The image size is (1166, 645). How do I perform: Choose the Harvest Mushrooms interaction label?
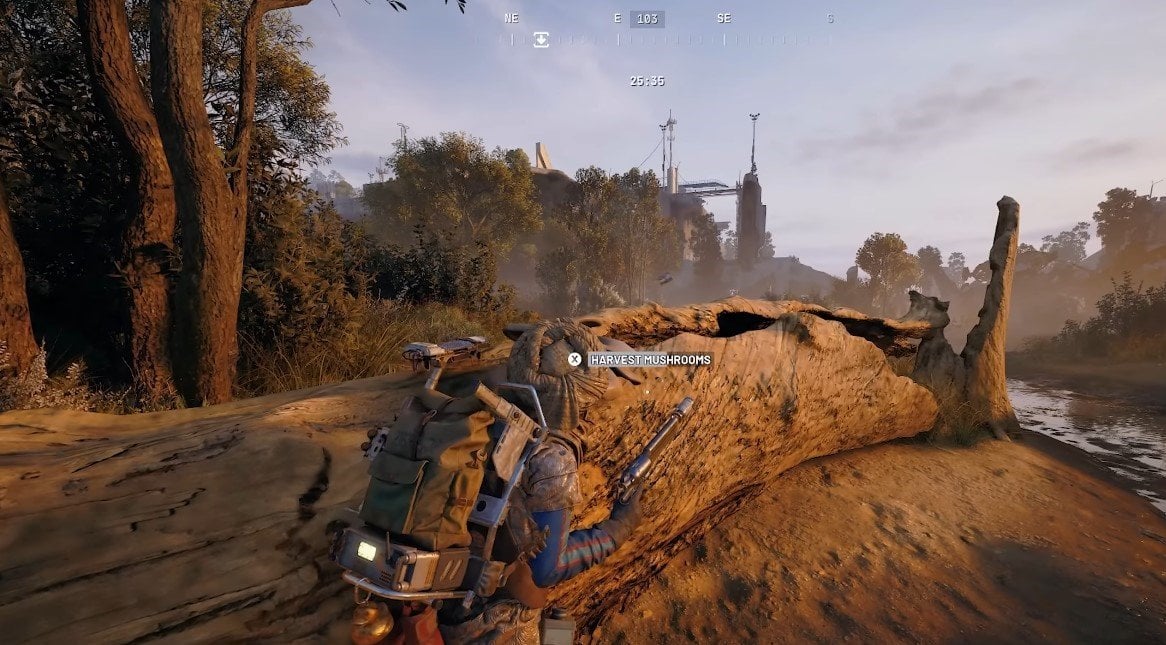point(649,360)
